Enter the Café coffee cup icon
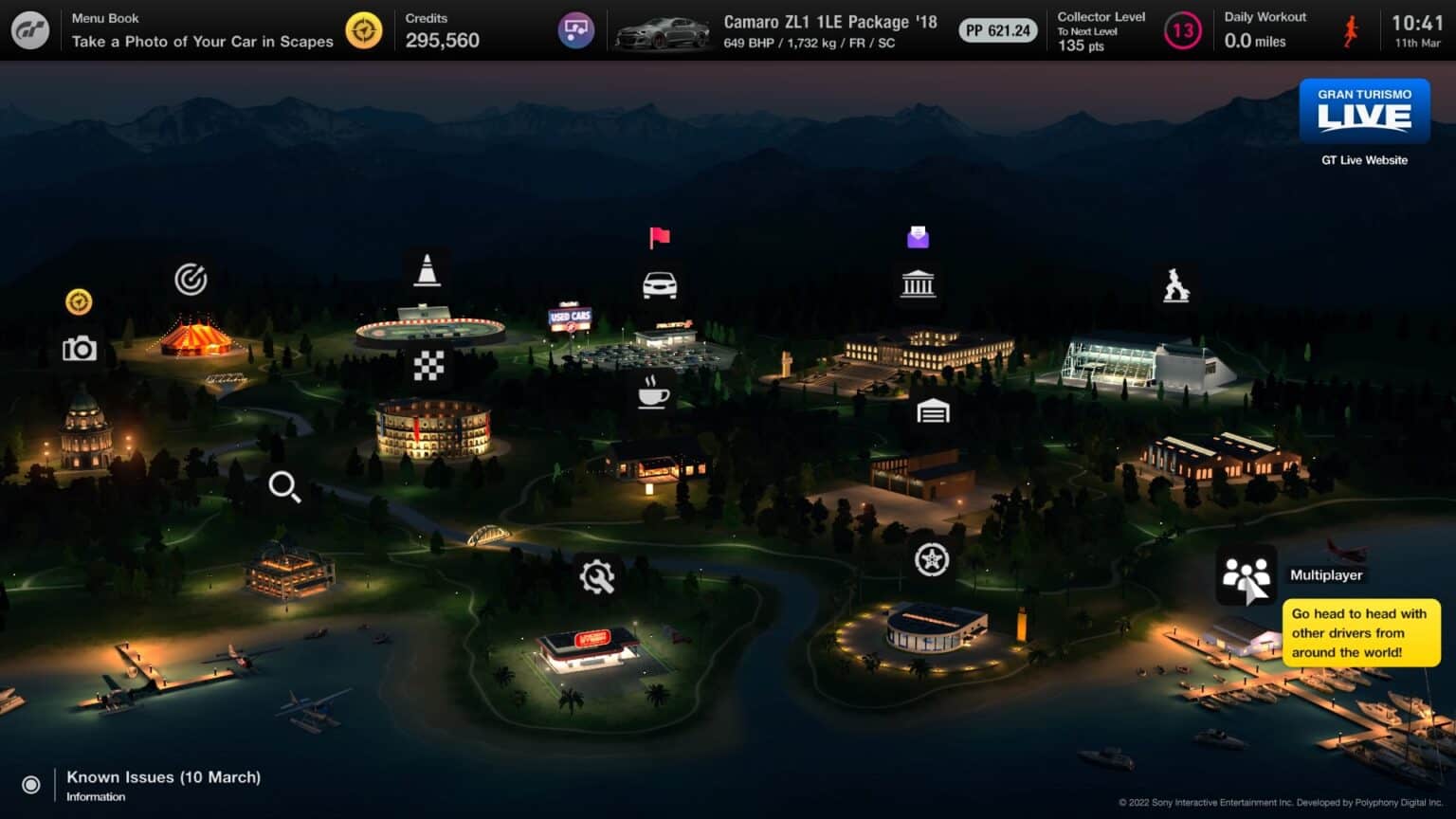Image resolution: width=1456 pixels, height=819 pixels. coord(652,391)
